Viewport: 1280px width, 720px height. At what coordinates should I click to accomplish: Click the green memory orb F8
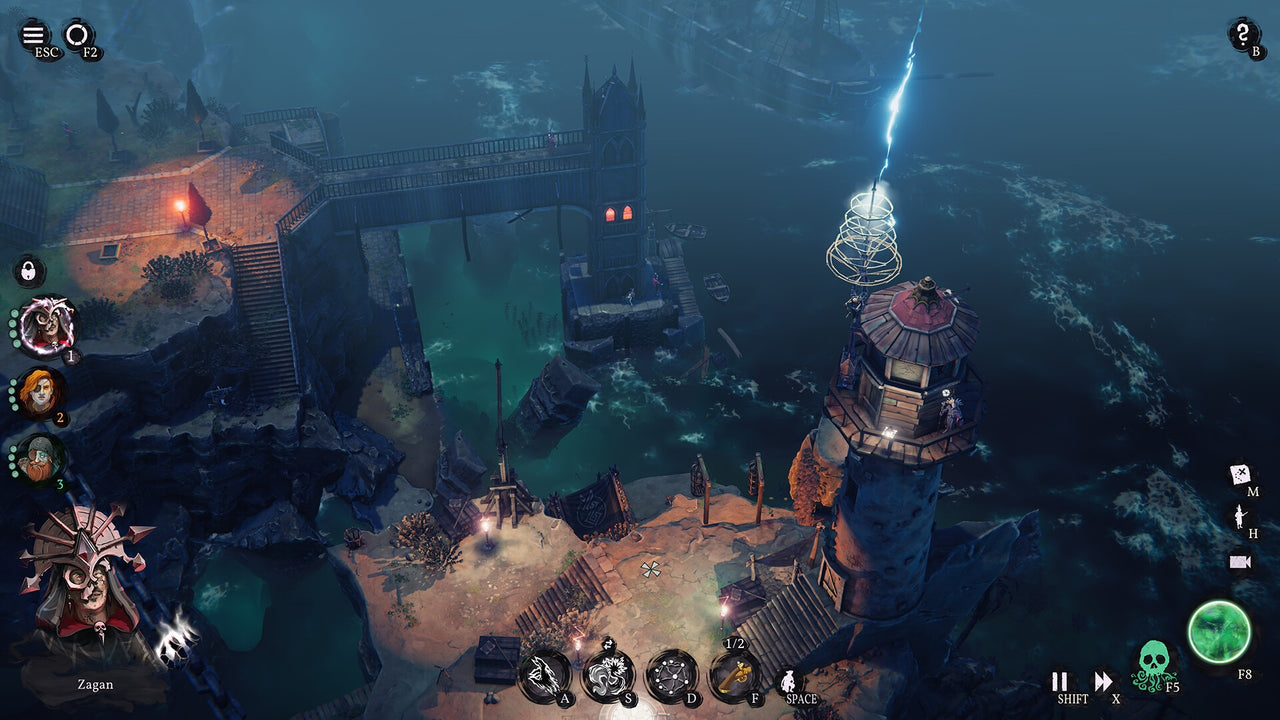pyautogui.click(x=1220, y=634)
